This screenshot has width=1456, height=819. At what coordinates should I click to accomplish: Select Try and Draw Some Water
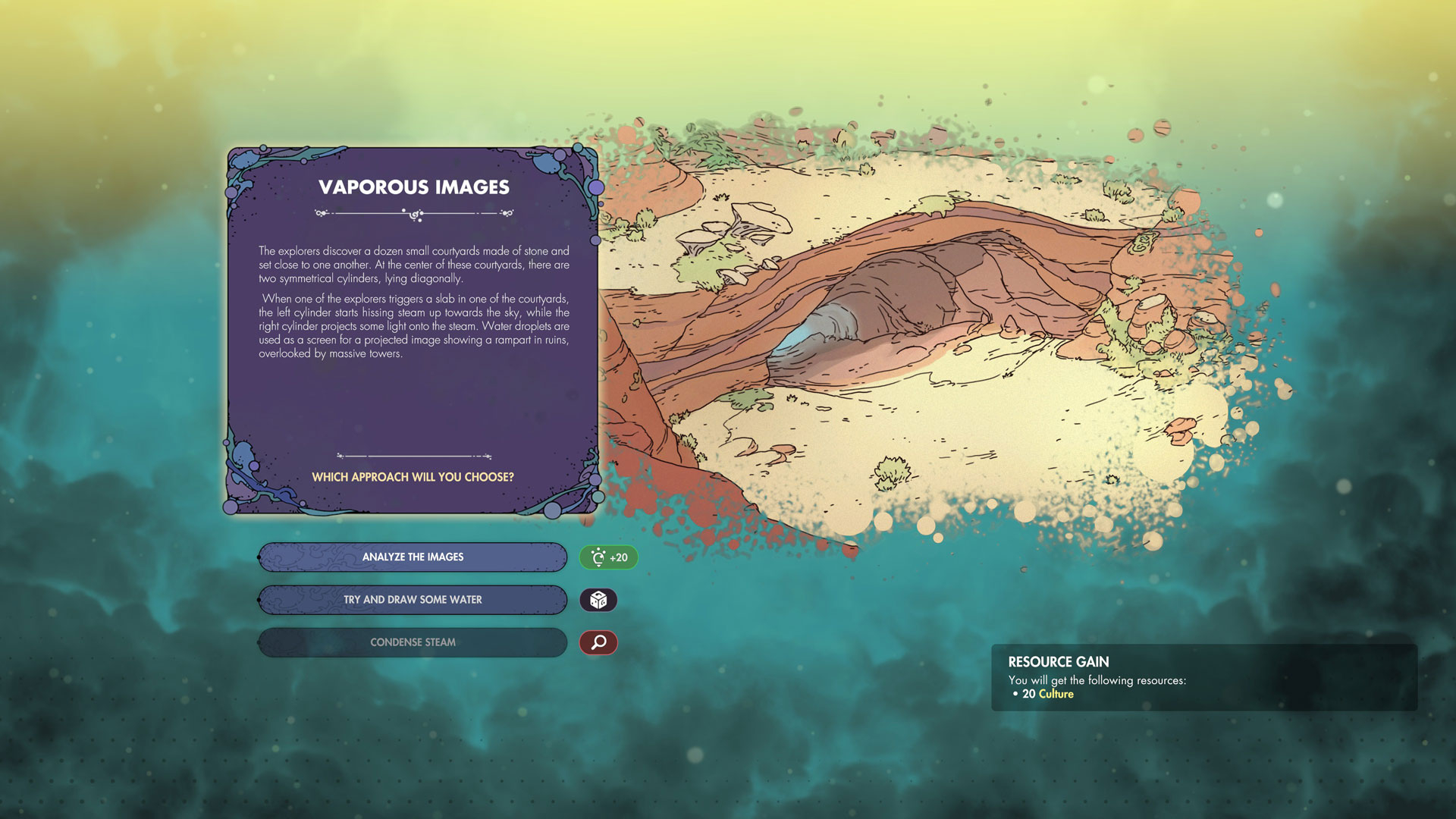[x=413, y=600]
